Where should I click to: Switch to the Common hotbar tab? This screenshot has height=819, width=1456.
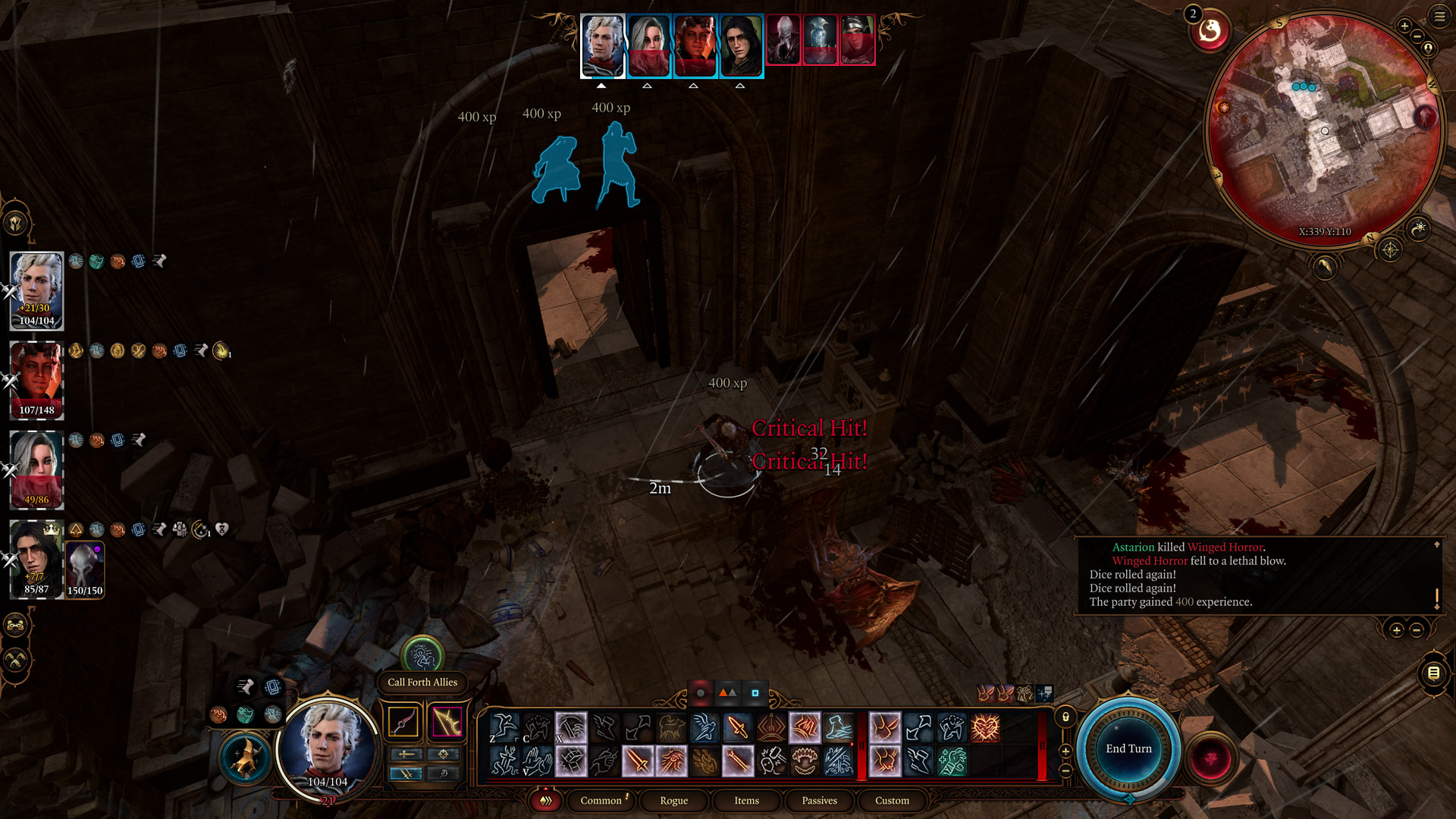(601, 800)
